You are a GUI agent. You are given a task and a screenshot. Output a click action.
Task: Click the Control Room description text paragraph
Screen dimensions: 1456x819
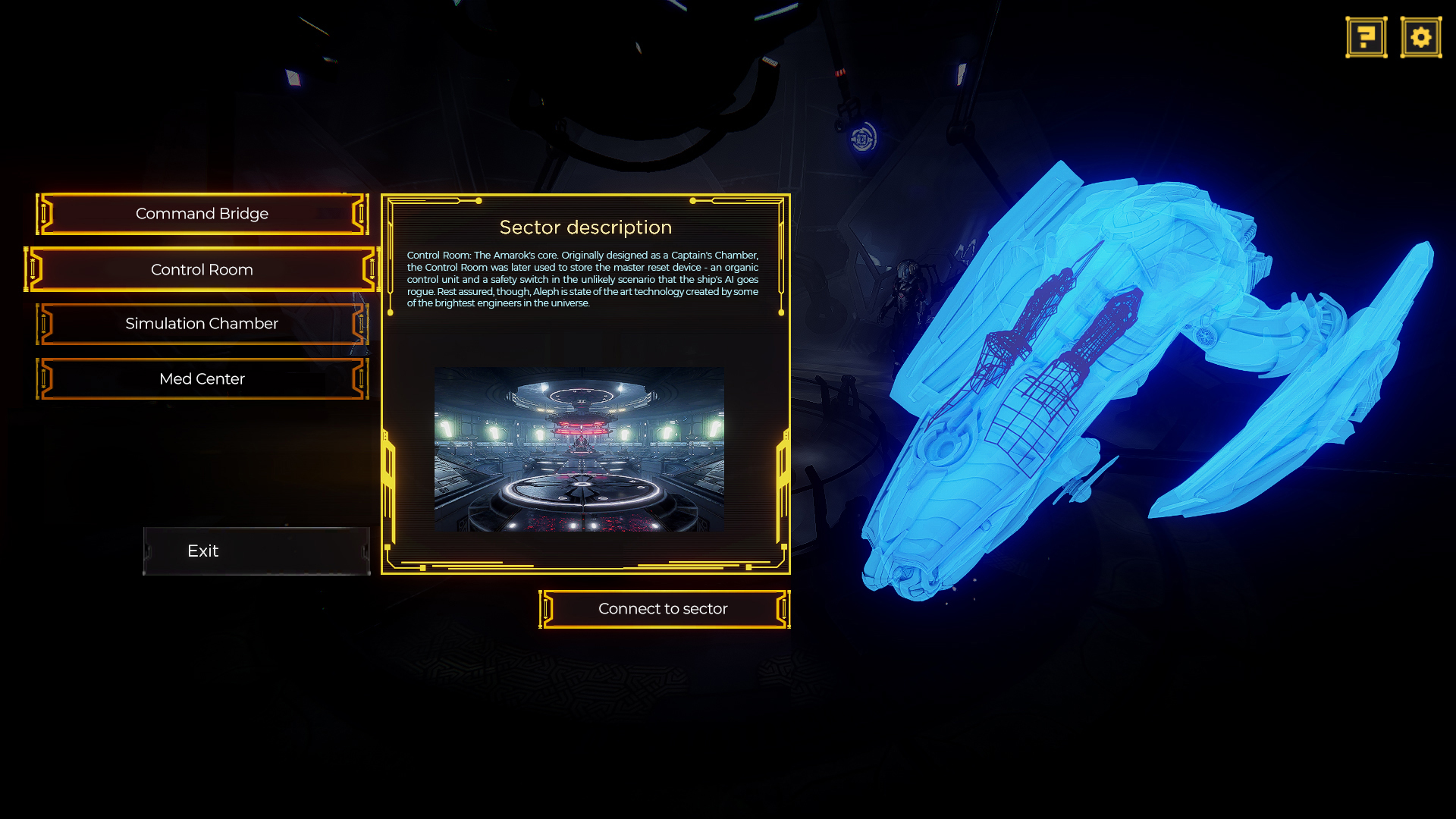click(x=584, y=279)
